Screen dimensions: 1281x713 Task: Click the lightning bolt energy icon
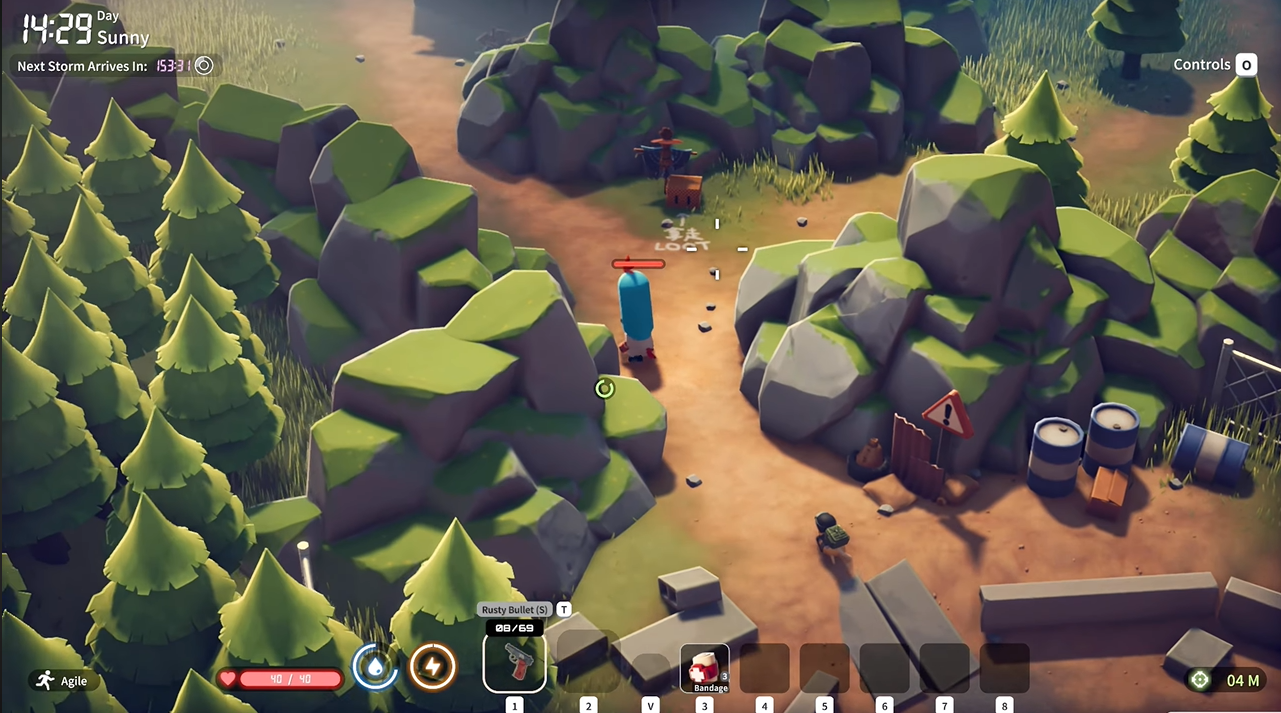[433, 667]
